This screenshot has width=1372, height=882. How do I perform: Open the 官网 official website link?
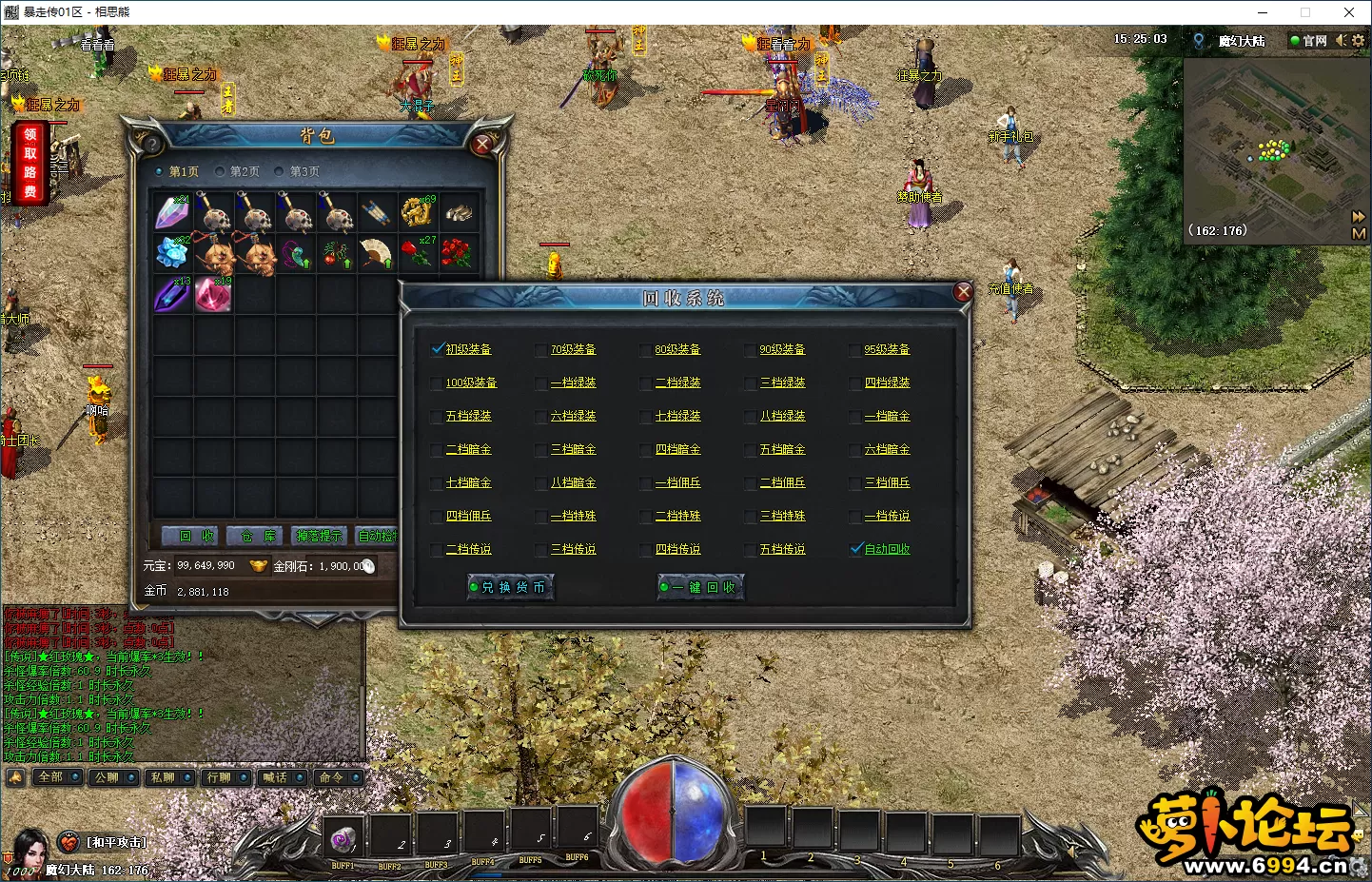click(1308, 41)
